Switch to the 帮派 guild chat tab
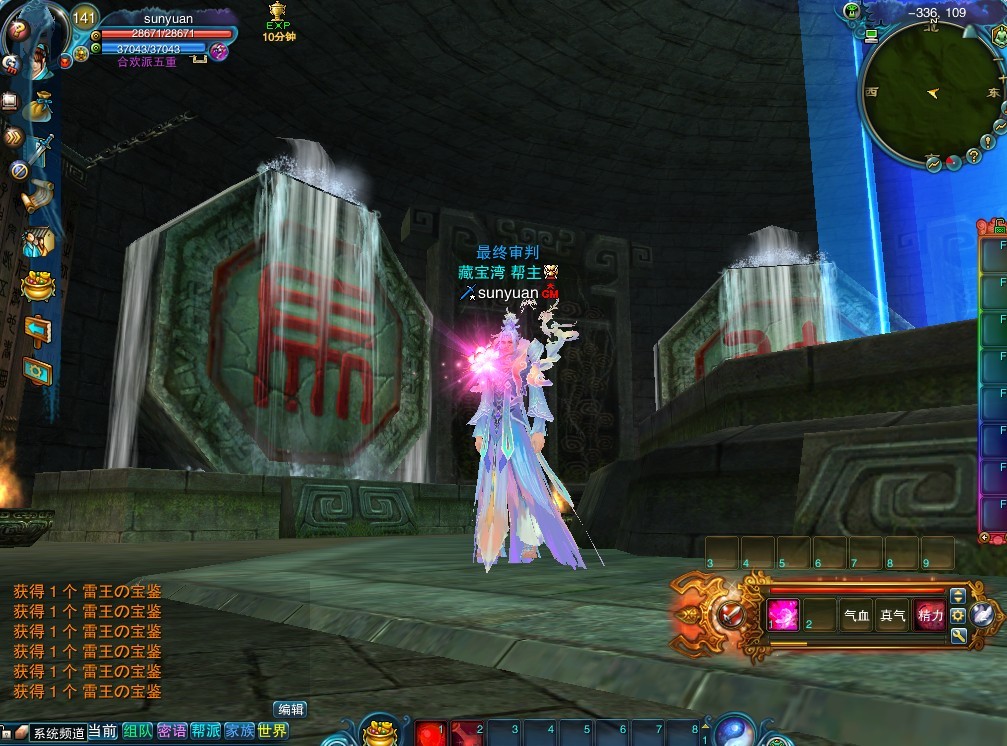This screenshot has height=746, width=1007. click(x=206, y=731)
